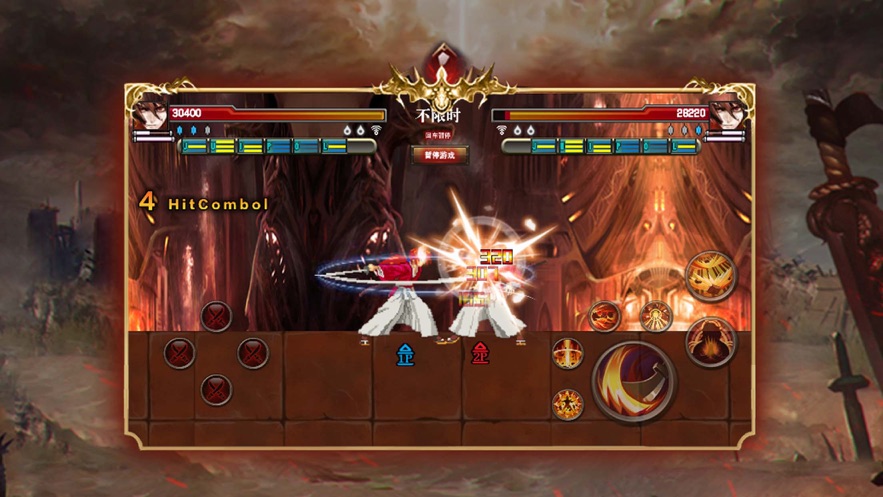Tap the right button on the crossed-swords pad

[x=252, y=353]
